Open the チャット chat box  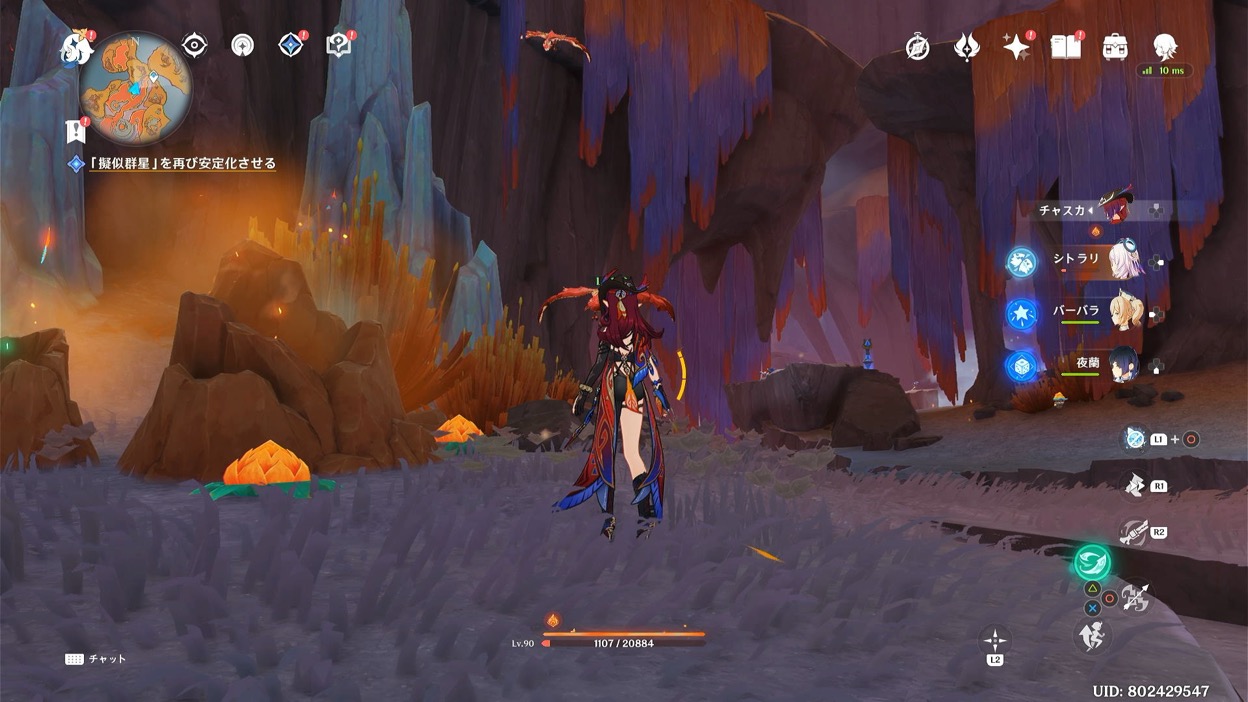click(98, 660)
